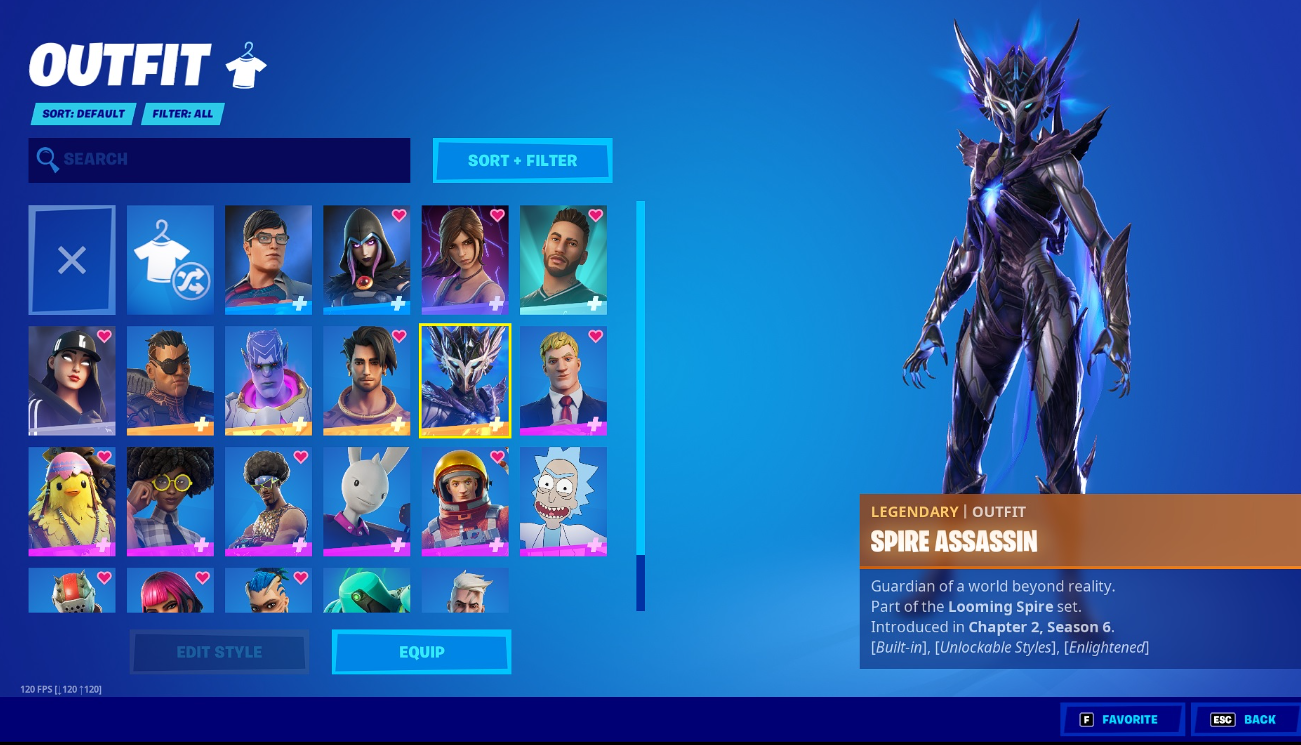Click the ESC key icon inside the Back button
The width and height of the screenshot is (1301, 745).
[x=1224, y=719]
